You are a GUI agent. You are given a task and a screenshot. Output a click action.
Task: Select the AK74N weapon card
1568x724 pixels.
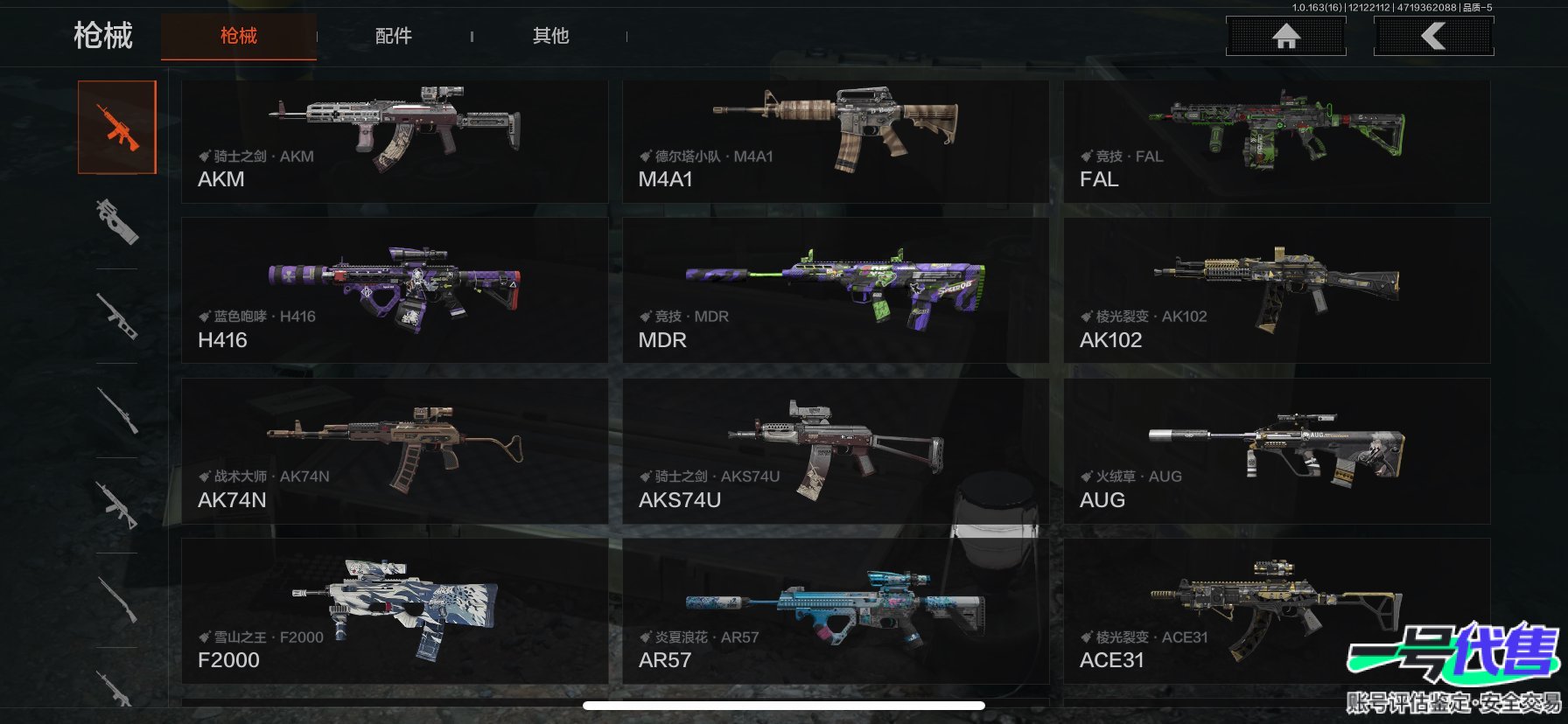[394, 451]
